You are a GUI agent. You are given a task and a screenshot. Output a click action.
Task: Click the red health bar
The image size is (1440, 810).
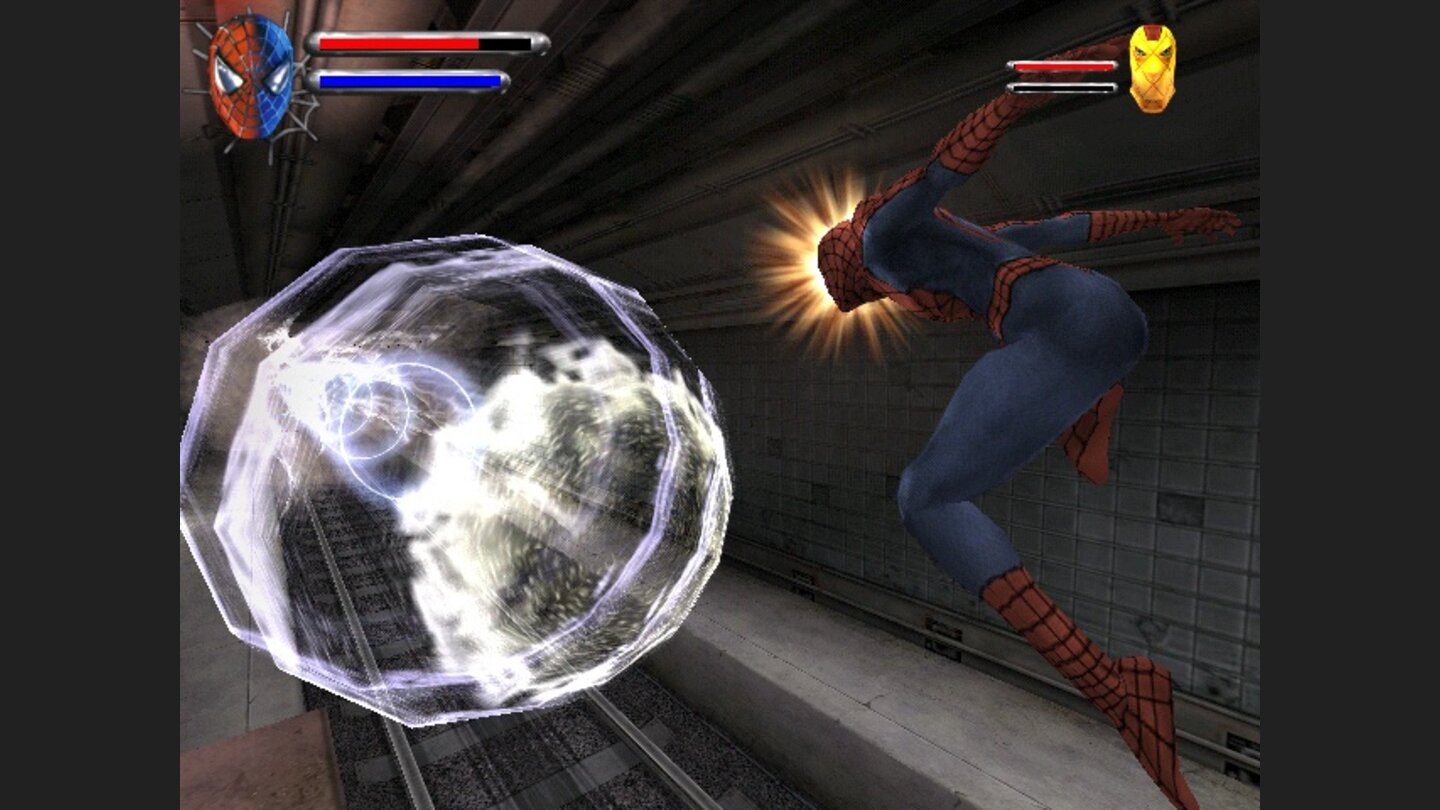click(400, 44)
